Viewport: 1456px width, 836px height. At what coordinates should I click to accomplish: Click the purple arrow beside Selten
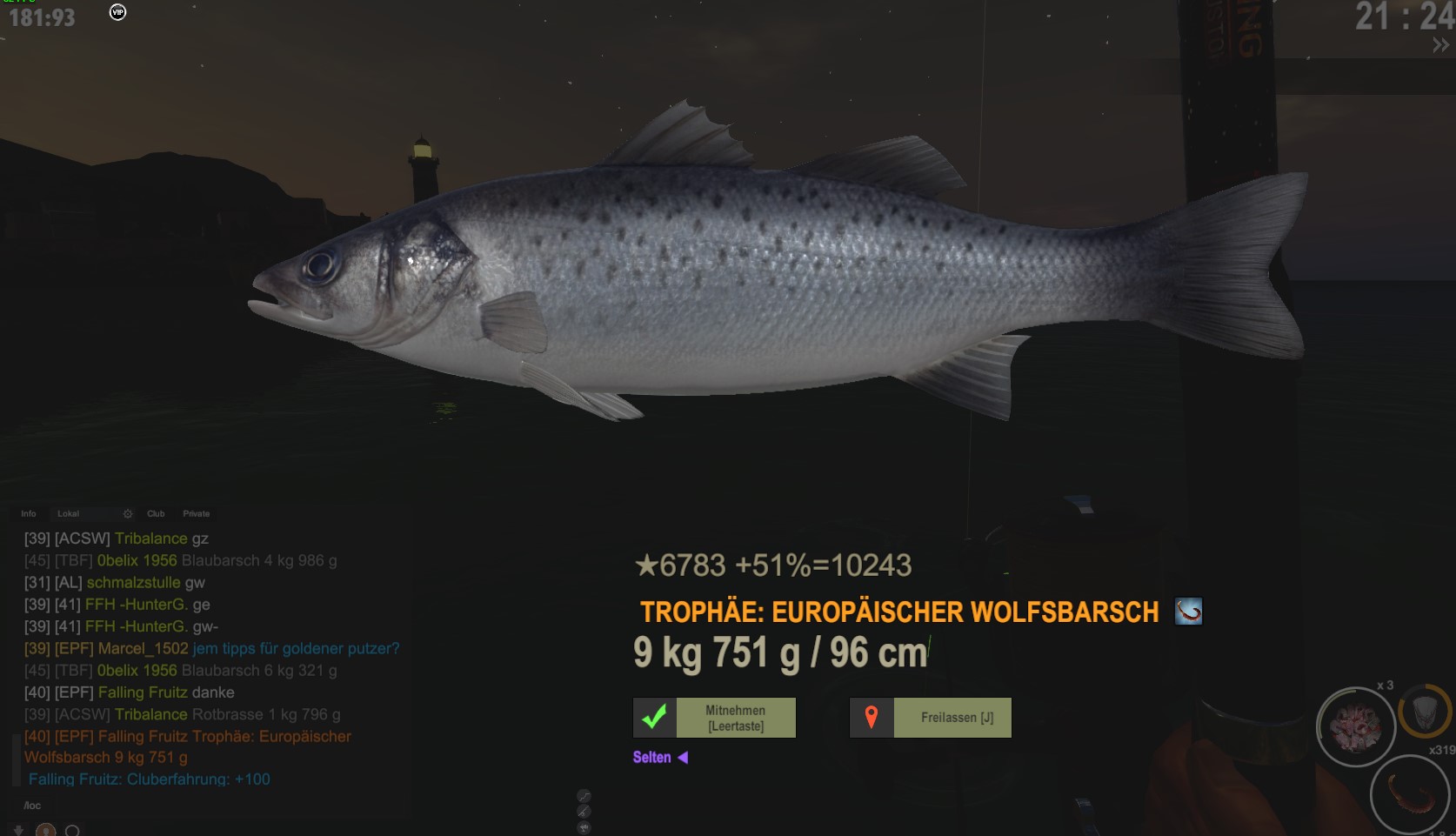tap(683, 758)
